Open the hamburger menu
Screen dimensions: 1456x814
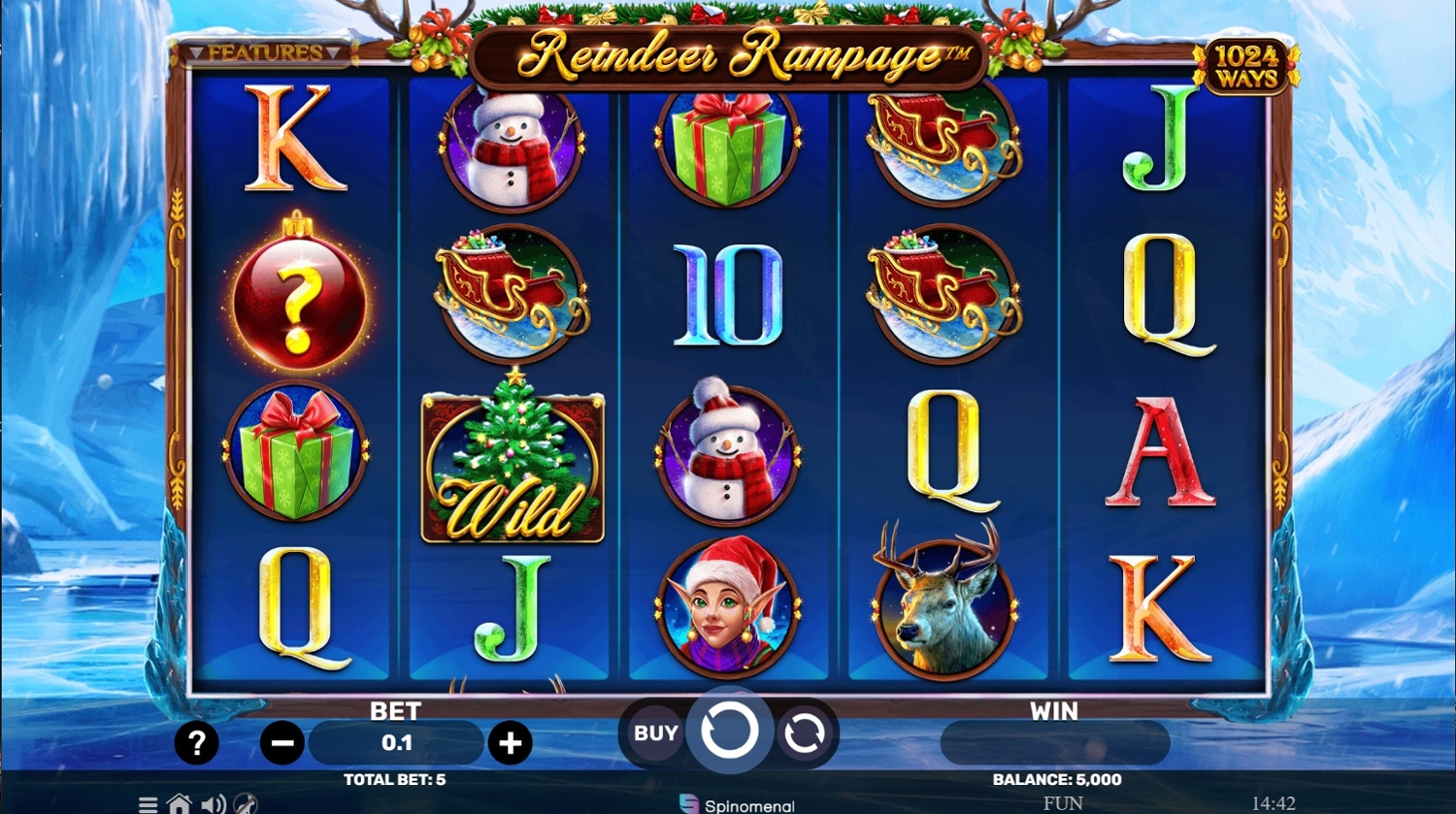[x=148, y=803]
